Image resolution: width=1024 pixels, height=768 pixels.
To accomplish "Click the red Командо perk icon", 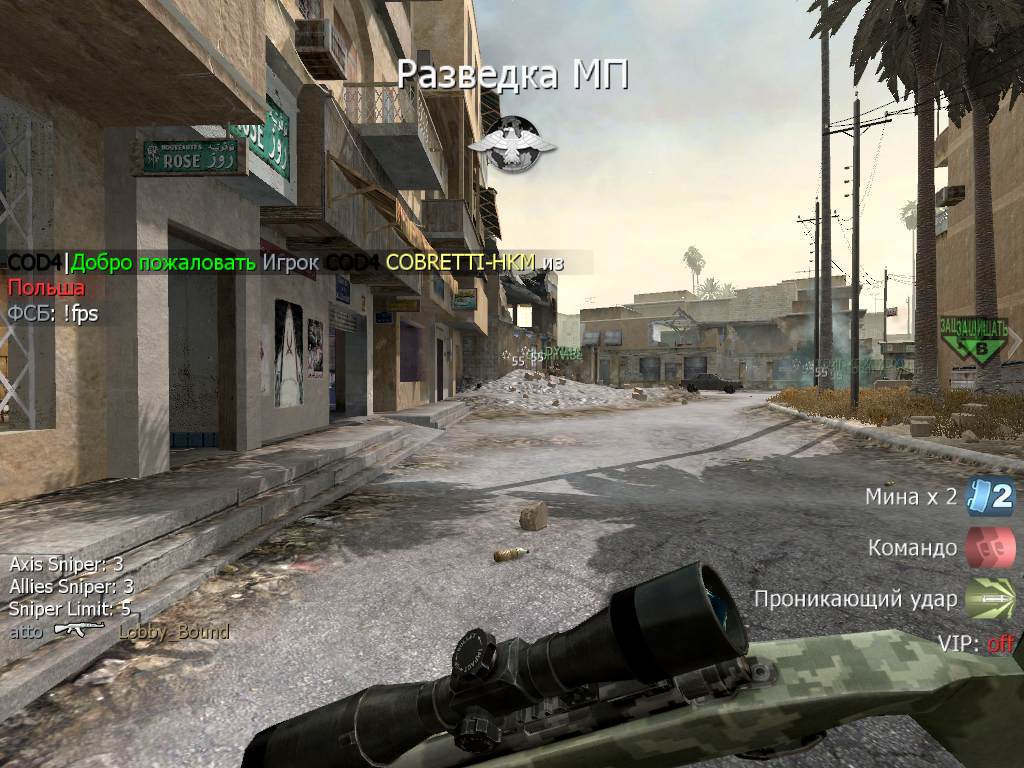I will coord(990,548).
